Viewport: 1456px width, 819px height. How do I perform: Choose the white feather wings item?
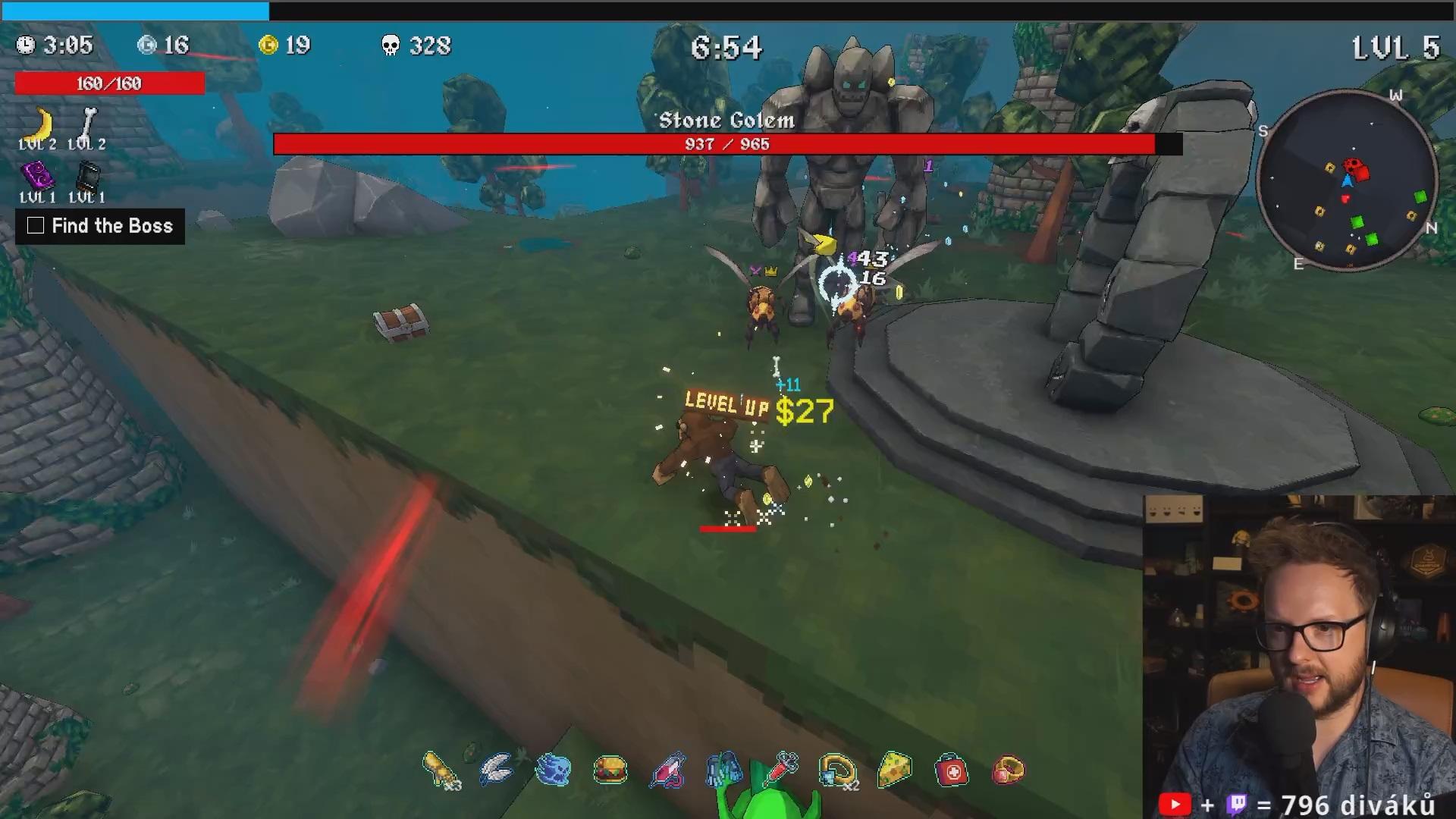[497, 770]
